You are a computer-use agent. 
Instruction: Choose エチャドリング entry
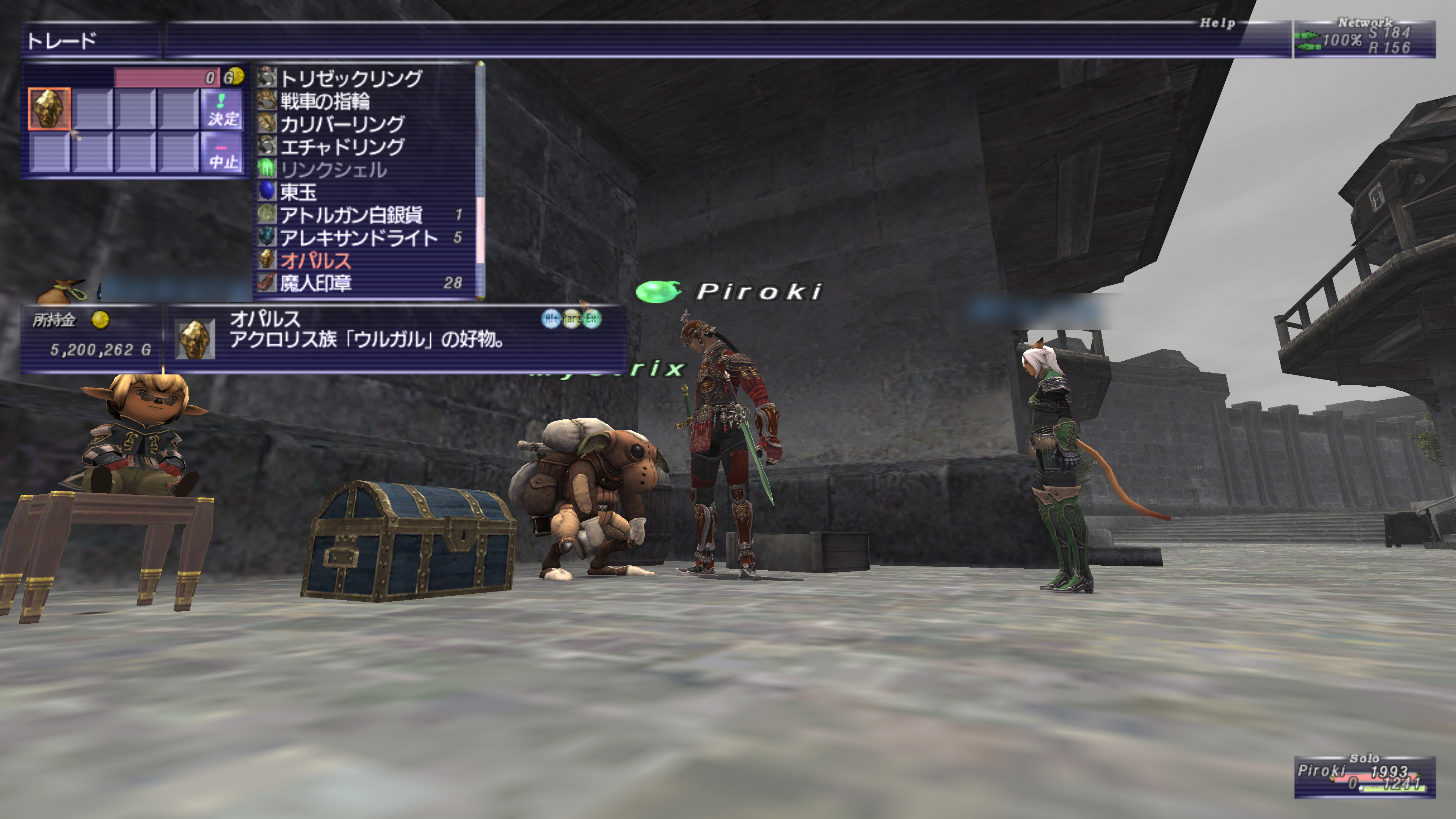342,147
